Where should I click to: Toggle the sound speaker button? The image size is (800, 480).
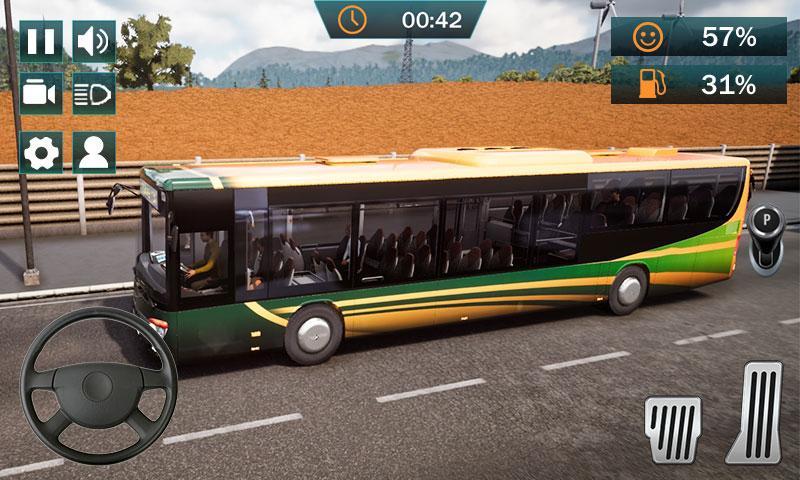pyautogui.click(x=94, y=41)
